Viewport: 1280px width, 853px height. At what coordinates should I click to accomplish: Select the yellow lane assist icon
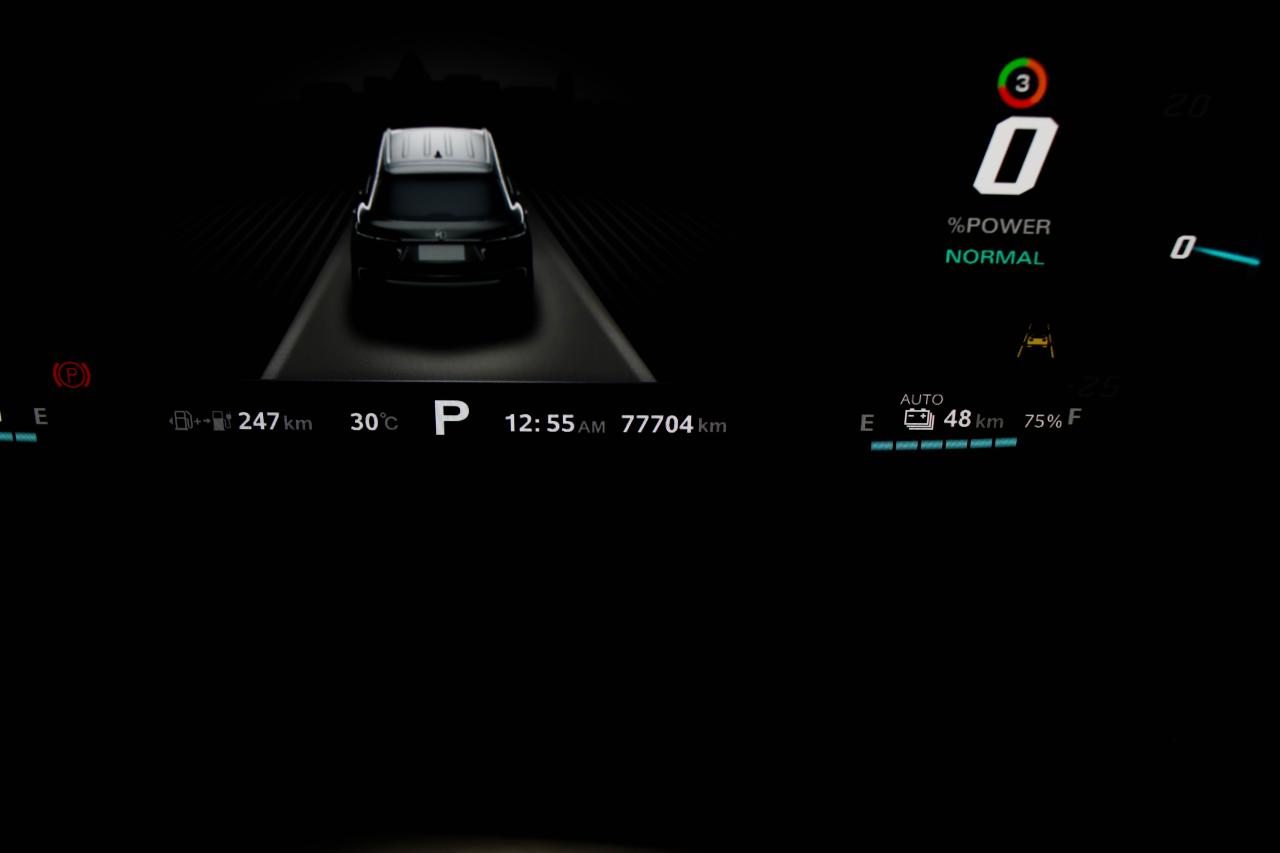point(1035,342)
